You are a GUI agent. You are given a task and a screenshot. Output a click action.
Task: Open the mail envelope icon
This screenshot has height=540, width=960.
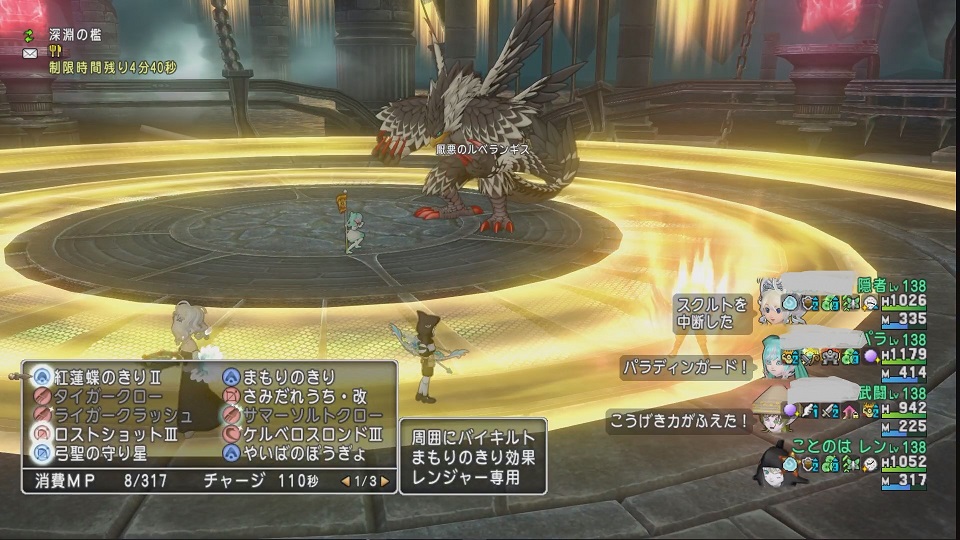(x=30, y=52)
